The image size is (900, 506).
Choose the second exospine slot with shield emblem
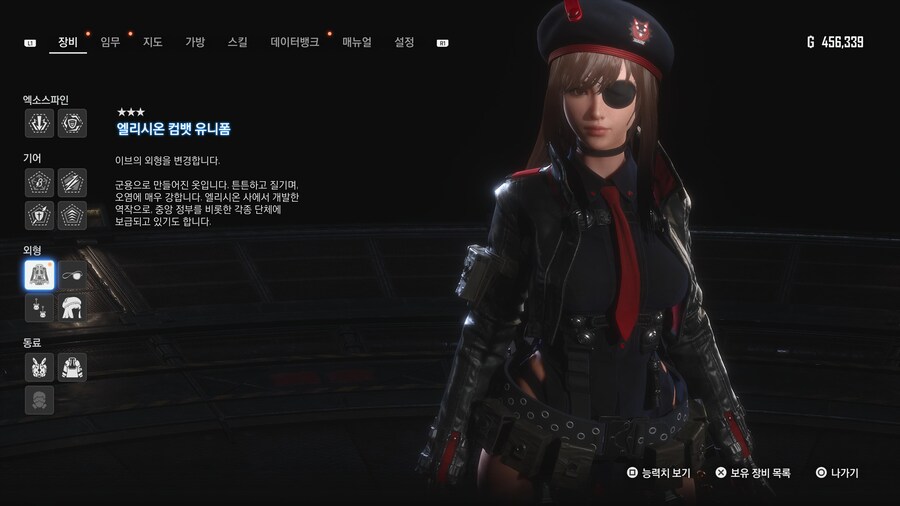(72, 123)
